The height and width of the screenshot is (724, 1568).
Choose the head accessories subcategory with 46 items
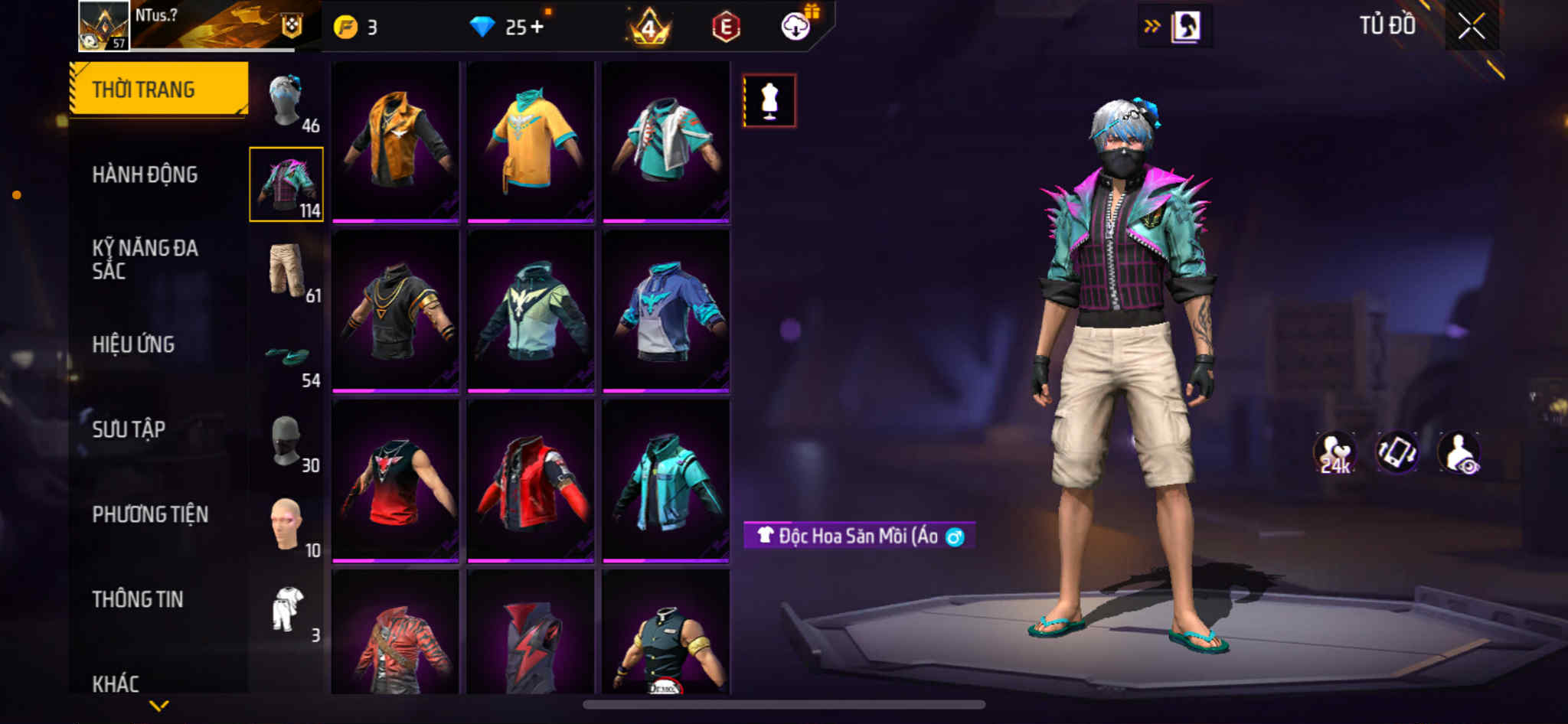288,101
